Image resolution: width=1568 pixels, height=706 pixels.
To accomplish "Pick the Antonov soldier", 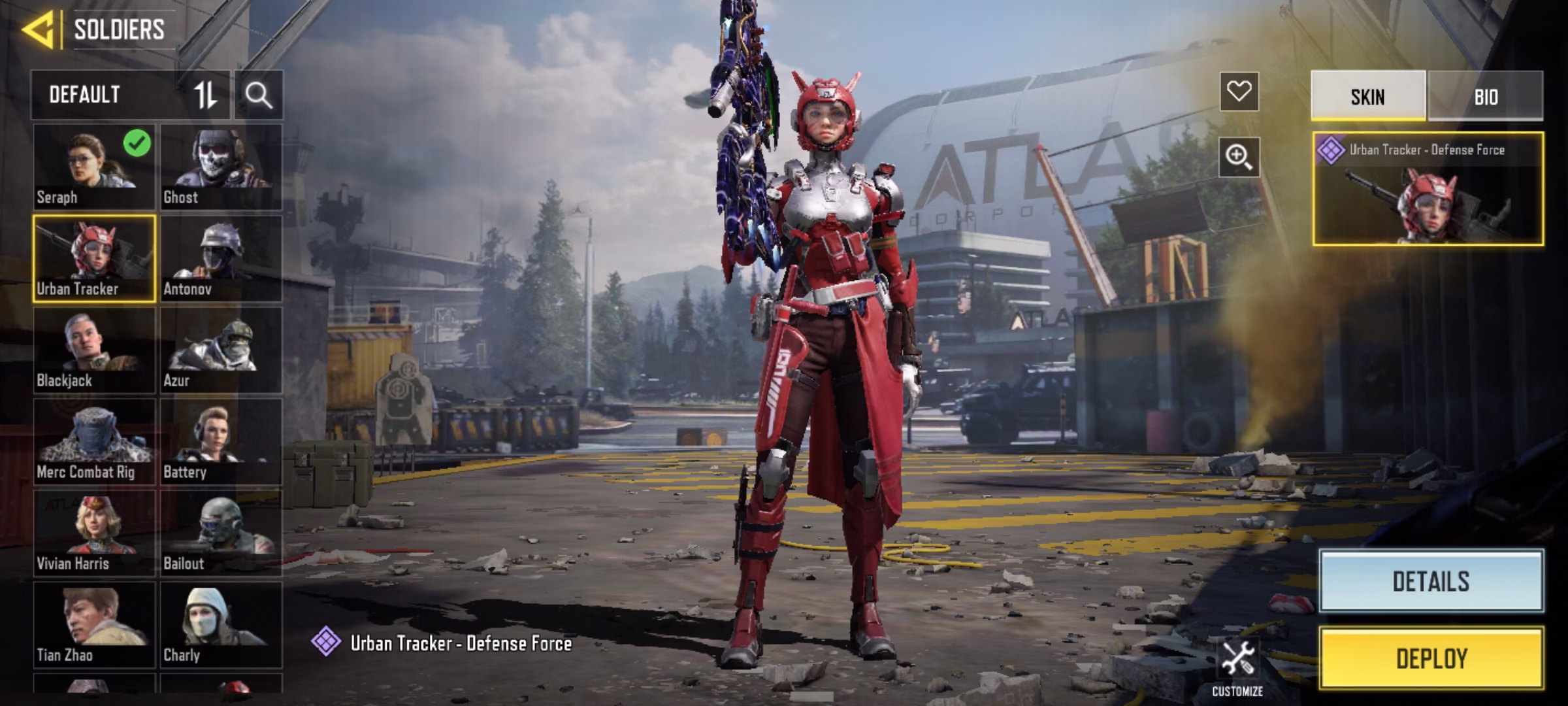I will coord(221,259).
